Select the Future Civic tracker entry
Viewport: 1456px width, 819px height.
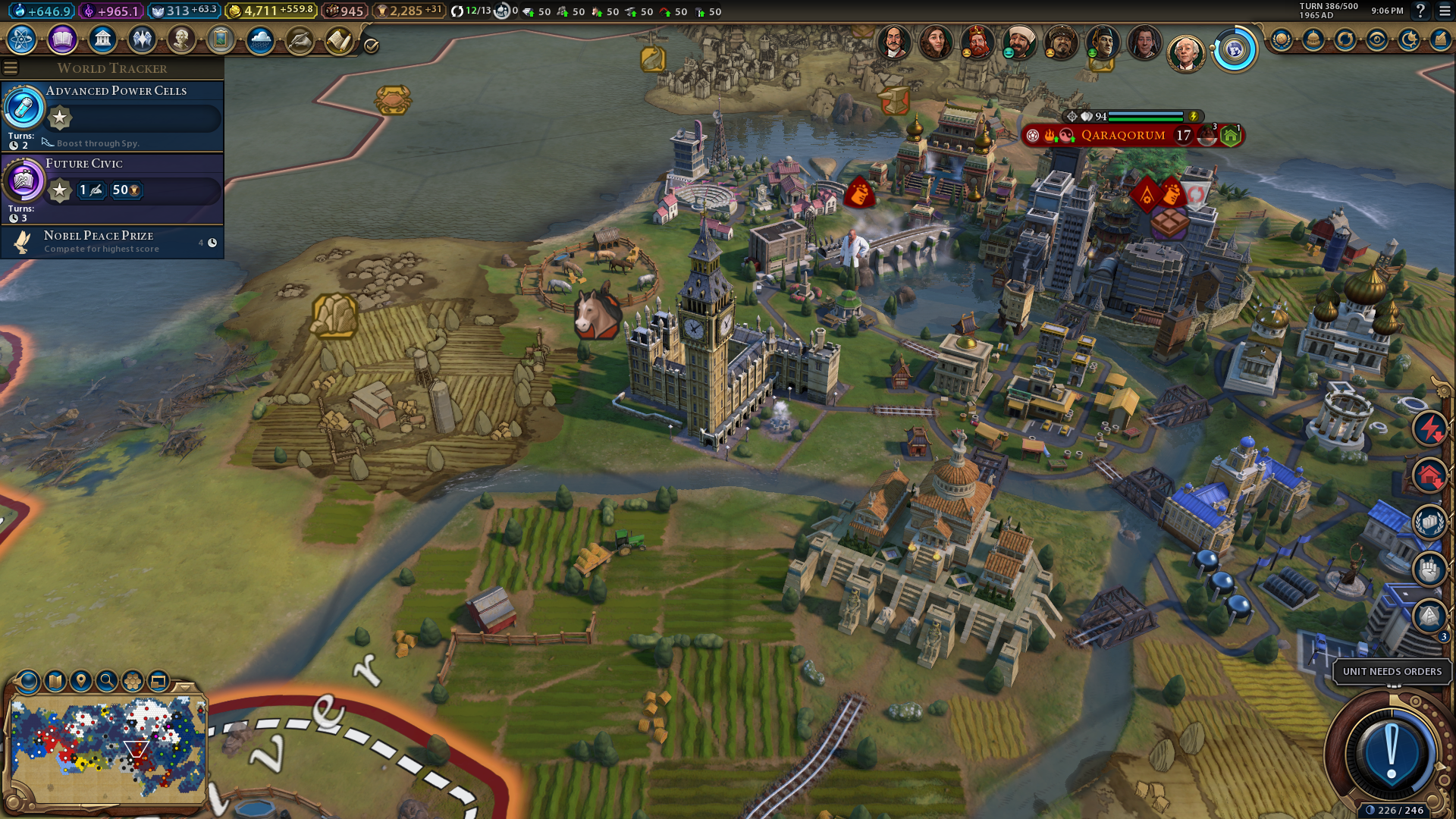click(114, 187)
